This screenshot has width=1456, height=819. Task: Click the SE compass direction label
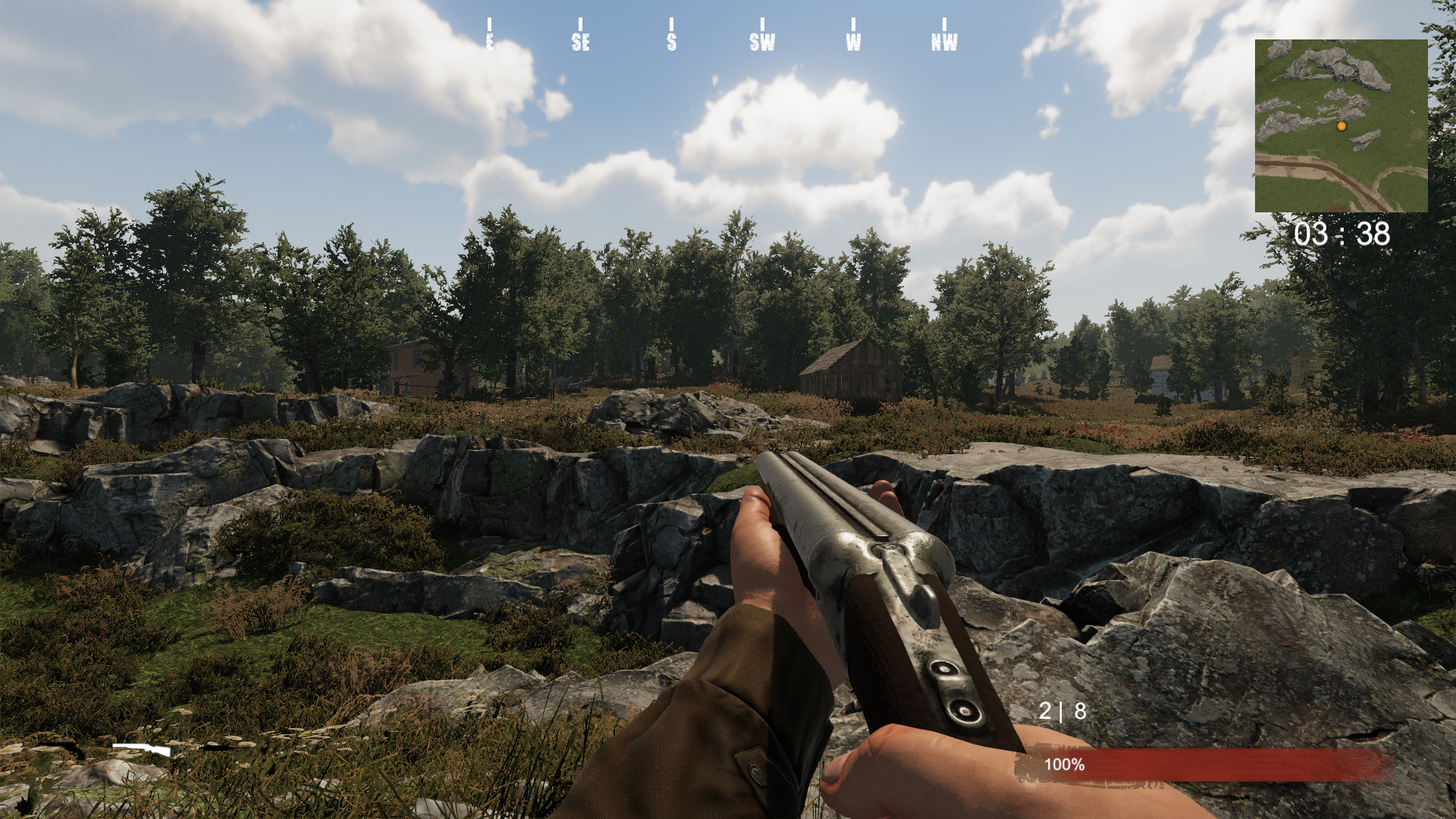[x=582, y=42]
